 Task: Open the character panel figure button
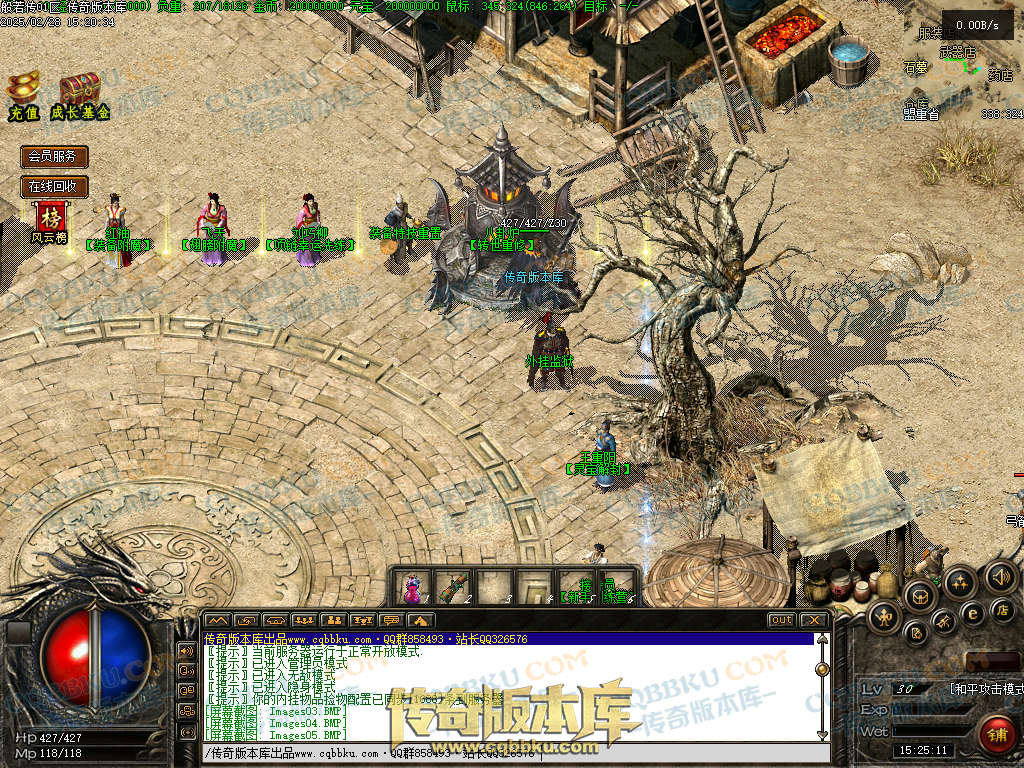tap(885, 618)
